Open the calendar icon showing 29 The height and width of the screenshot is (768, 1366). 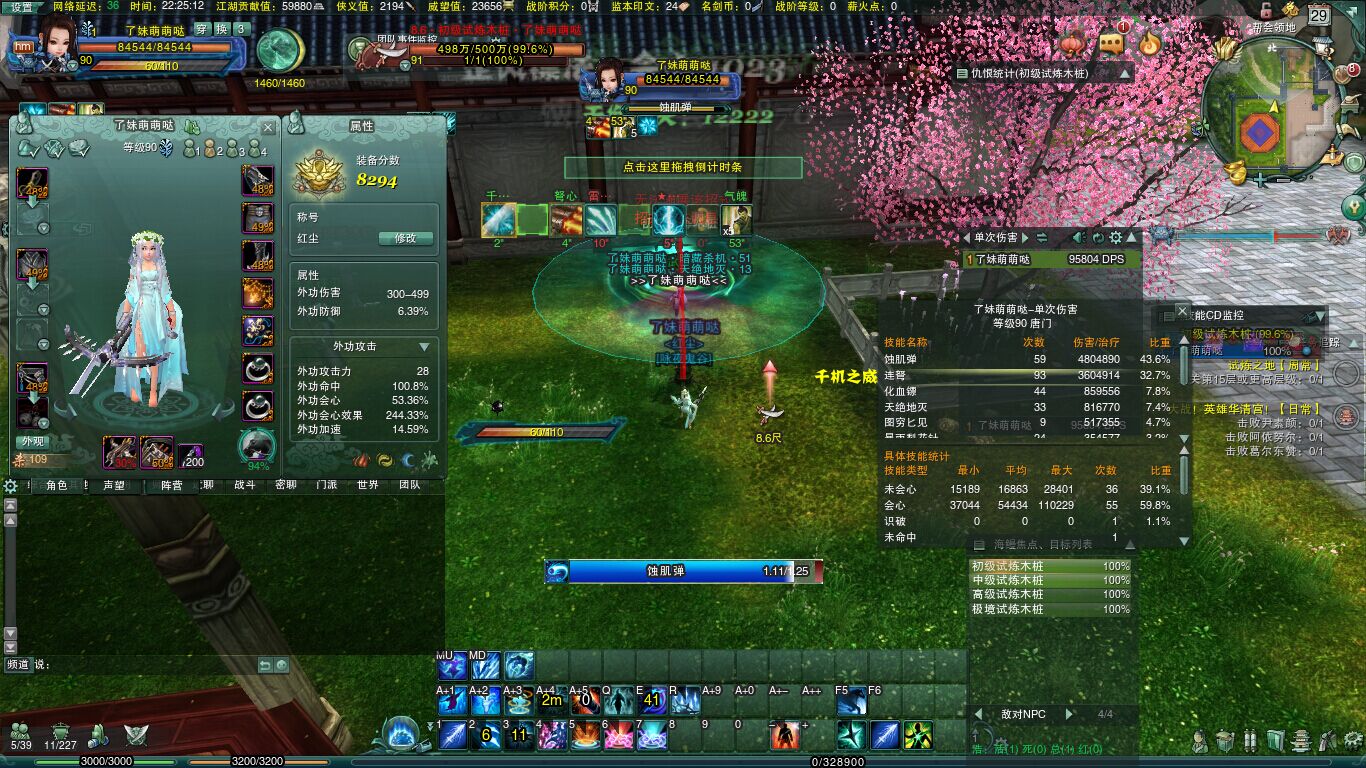[1319, 15]
